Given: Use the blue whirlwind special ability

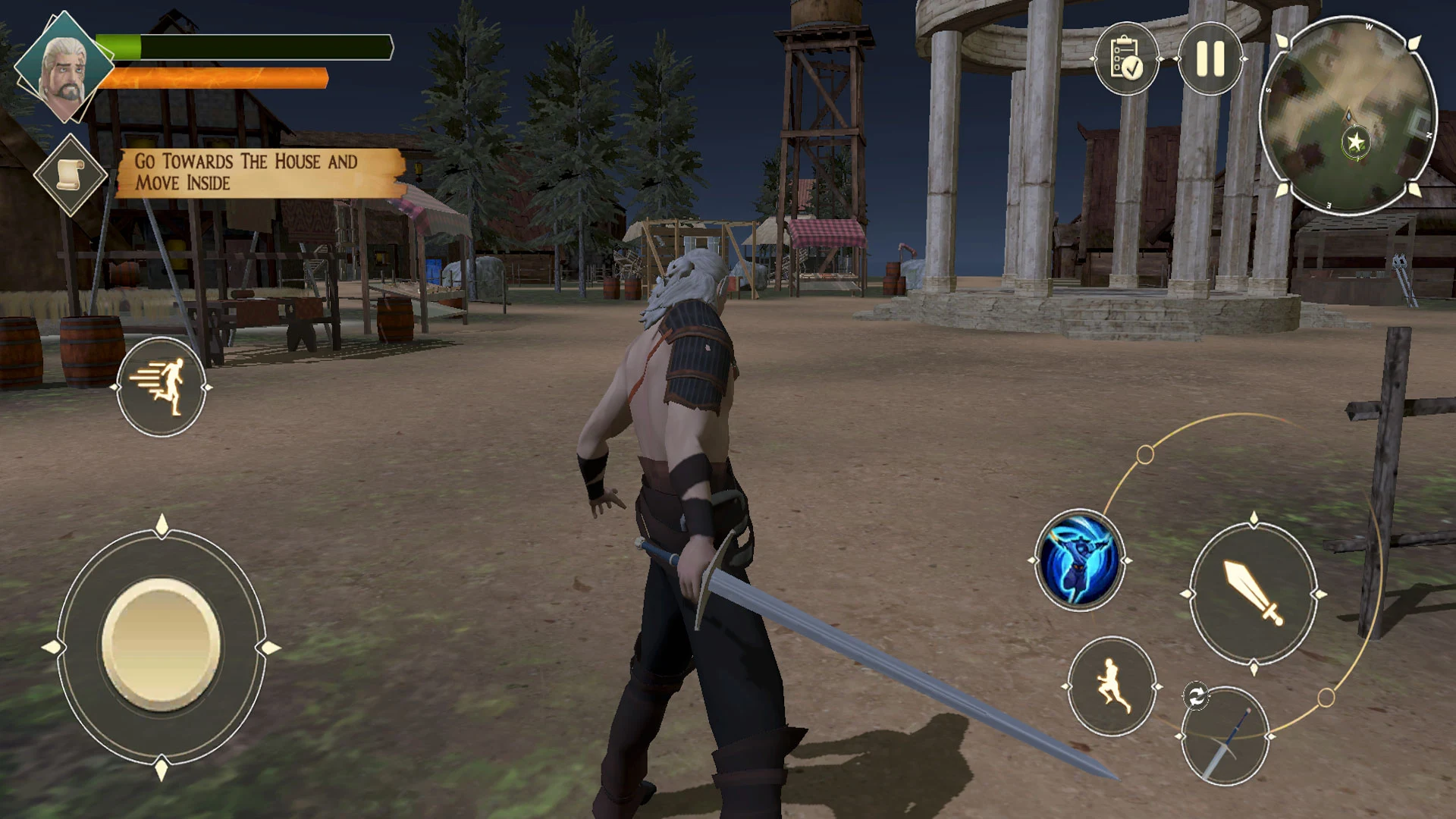Looking at the screenshot, I should (1079, 560).
